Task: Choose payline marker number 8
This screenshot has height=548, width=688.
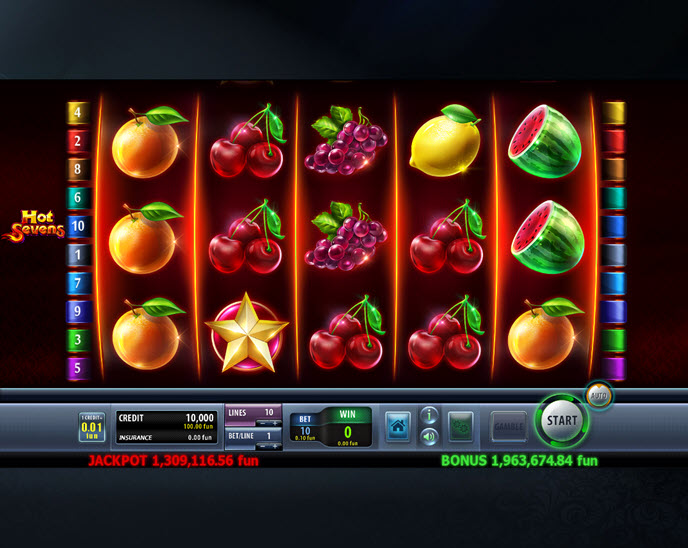Action: click(78, 169)
